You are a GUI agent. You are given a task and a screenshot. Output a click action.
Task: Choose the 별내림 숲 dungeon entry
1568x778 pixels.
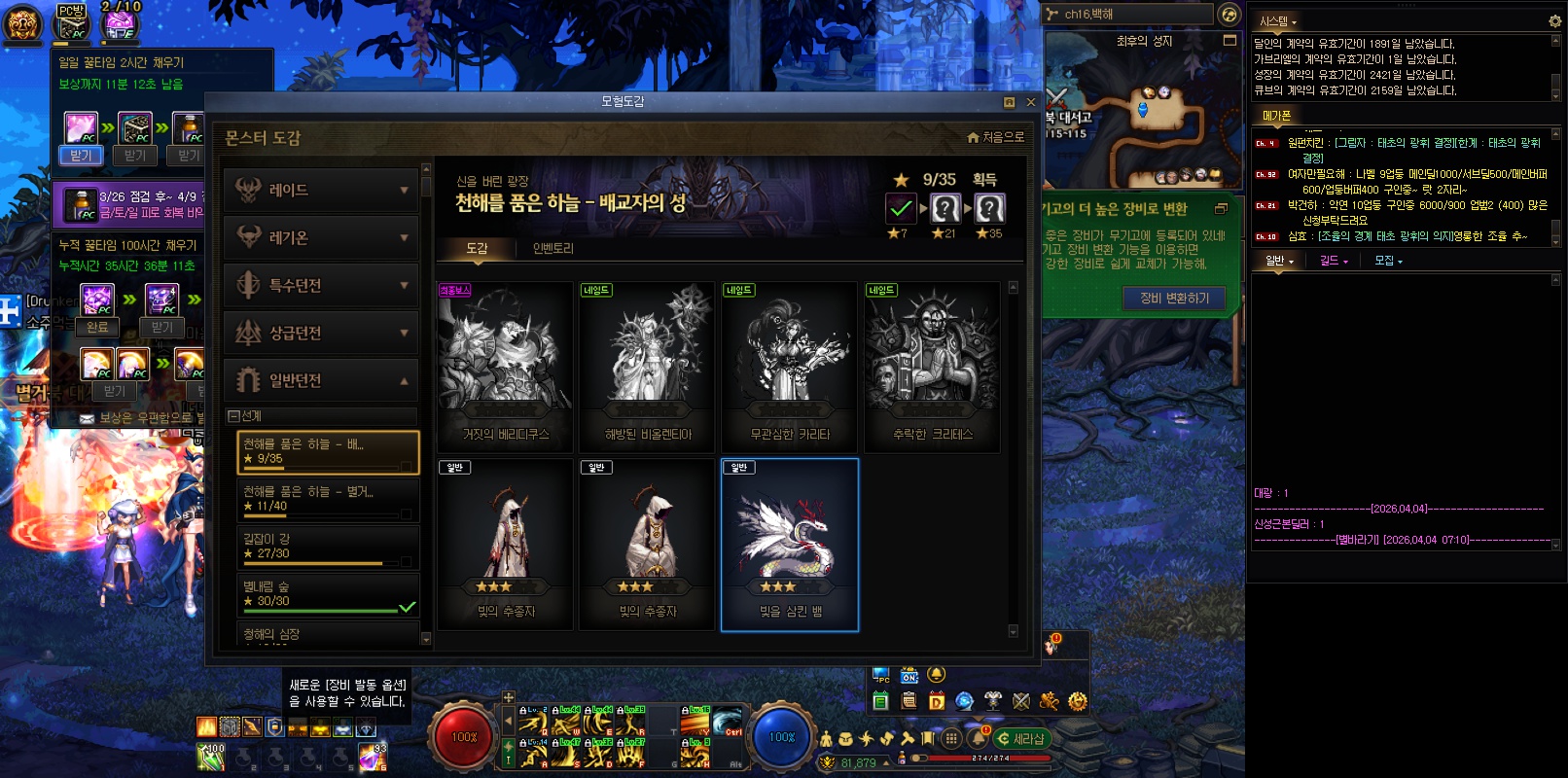point(328,594)
